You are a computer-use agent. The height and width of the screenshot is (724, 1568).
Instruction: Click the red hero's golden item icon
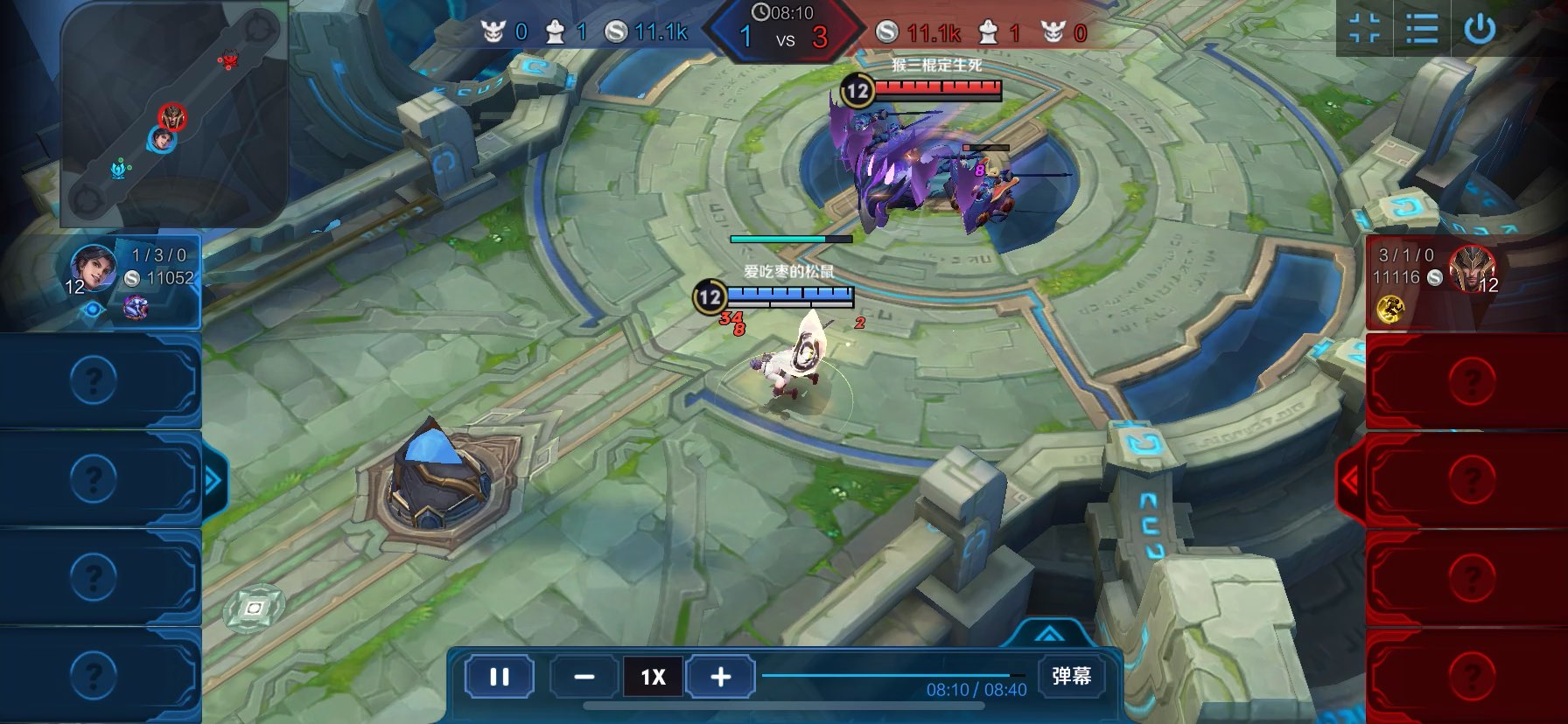click(1390, 309)
